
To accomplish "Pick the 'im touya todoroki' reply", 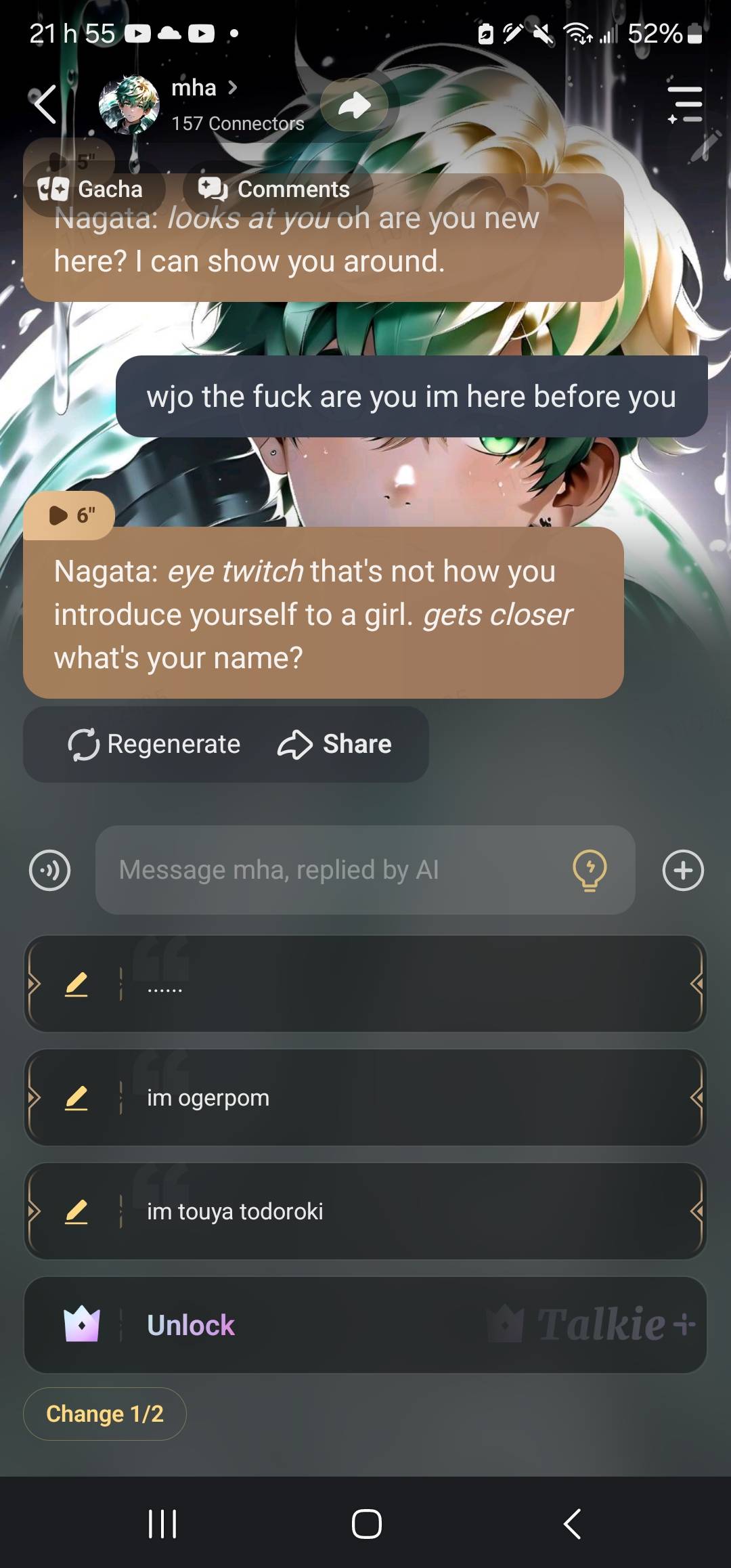I will pos(406,1211).
